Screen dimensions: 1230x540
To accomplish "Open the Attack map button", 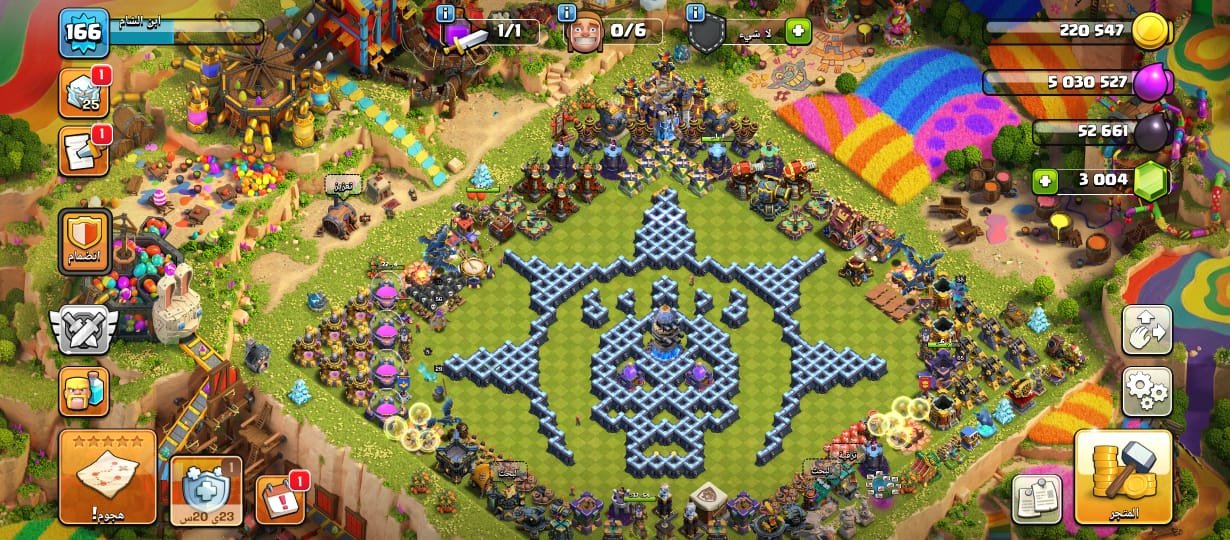I will click(107, 477).
